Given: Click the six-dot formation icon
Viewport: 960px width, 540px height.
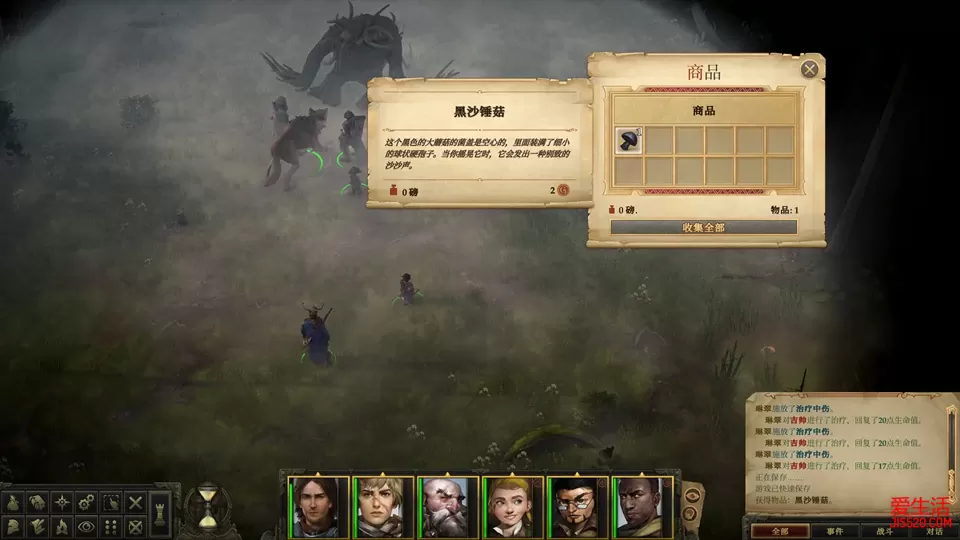Looking at the screenshot, I should (112, 526).
